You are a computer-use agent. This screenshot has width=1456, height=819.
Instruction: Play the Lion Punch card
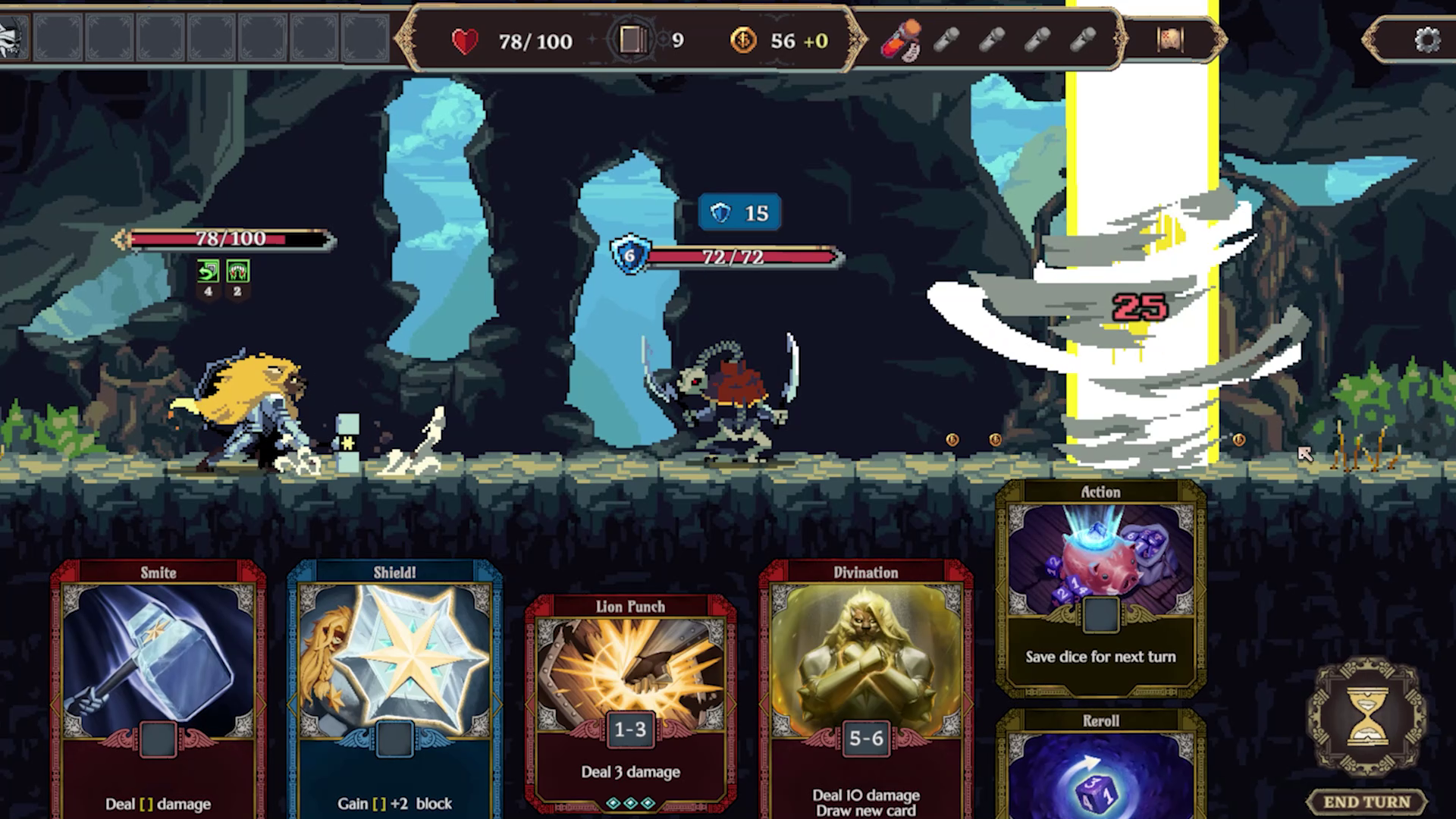tap(630, 698)
